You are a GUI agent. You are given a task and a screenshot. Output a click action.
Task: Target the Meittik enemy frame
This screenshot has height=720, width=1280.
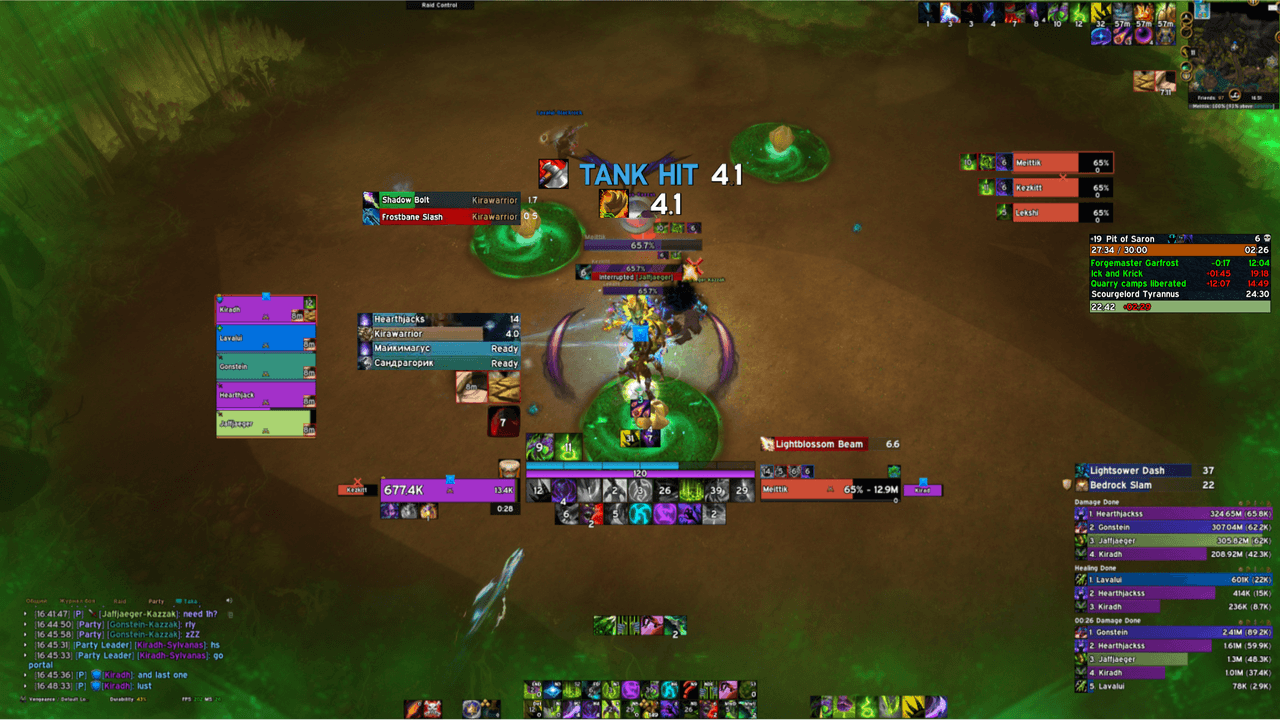click(1045, 162)
